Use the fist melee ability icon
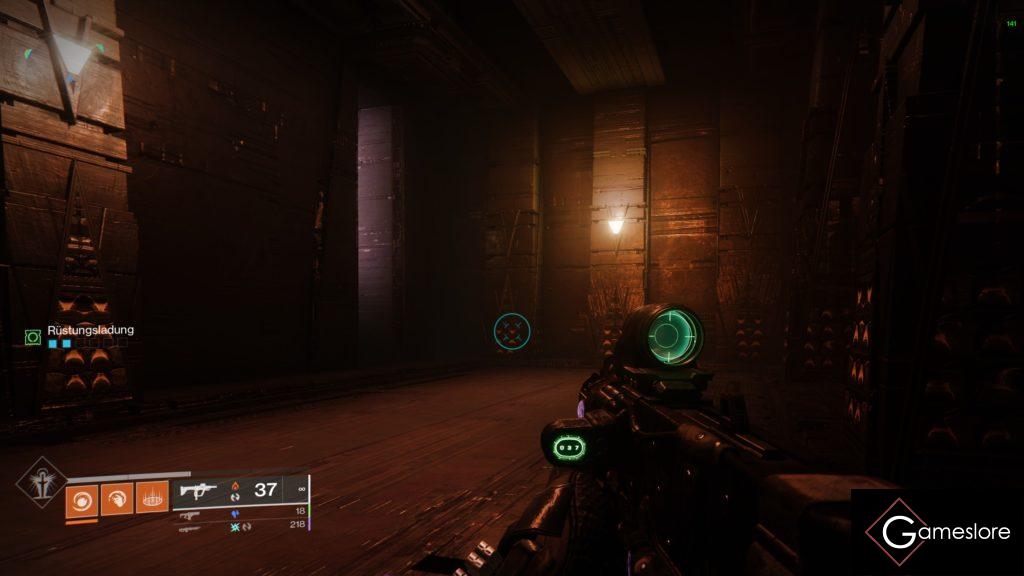This screenshot has height=576, width=1024. [117, 497]
